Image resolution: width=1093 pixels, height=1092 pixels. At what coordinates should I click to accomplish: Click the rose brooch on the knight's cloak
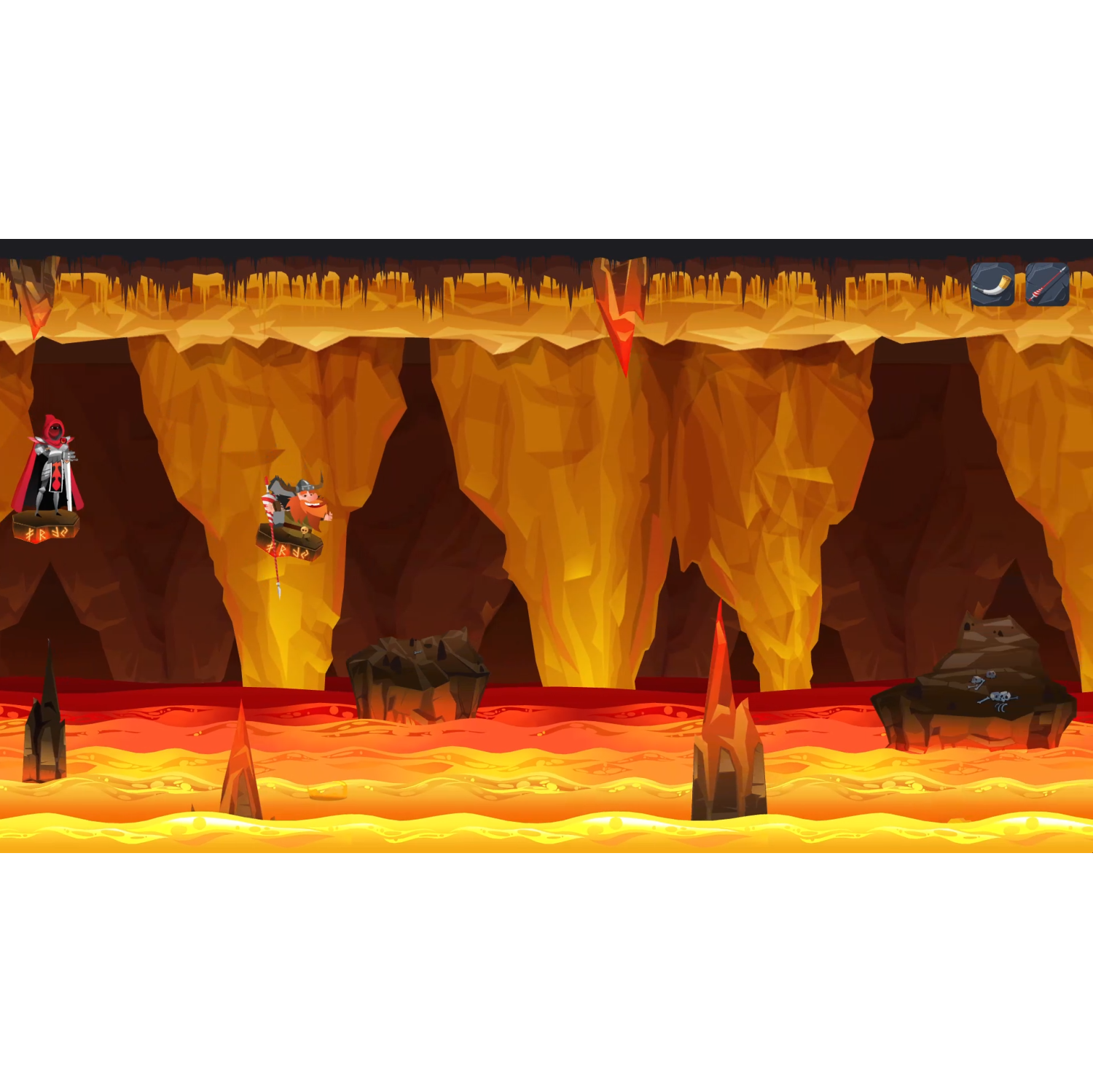point(63,439)
